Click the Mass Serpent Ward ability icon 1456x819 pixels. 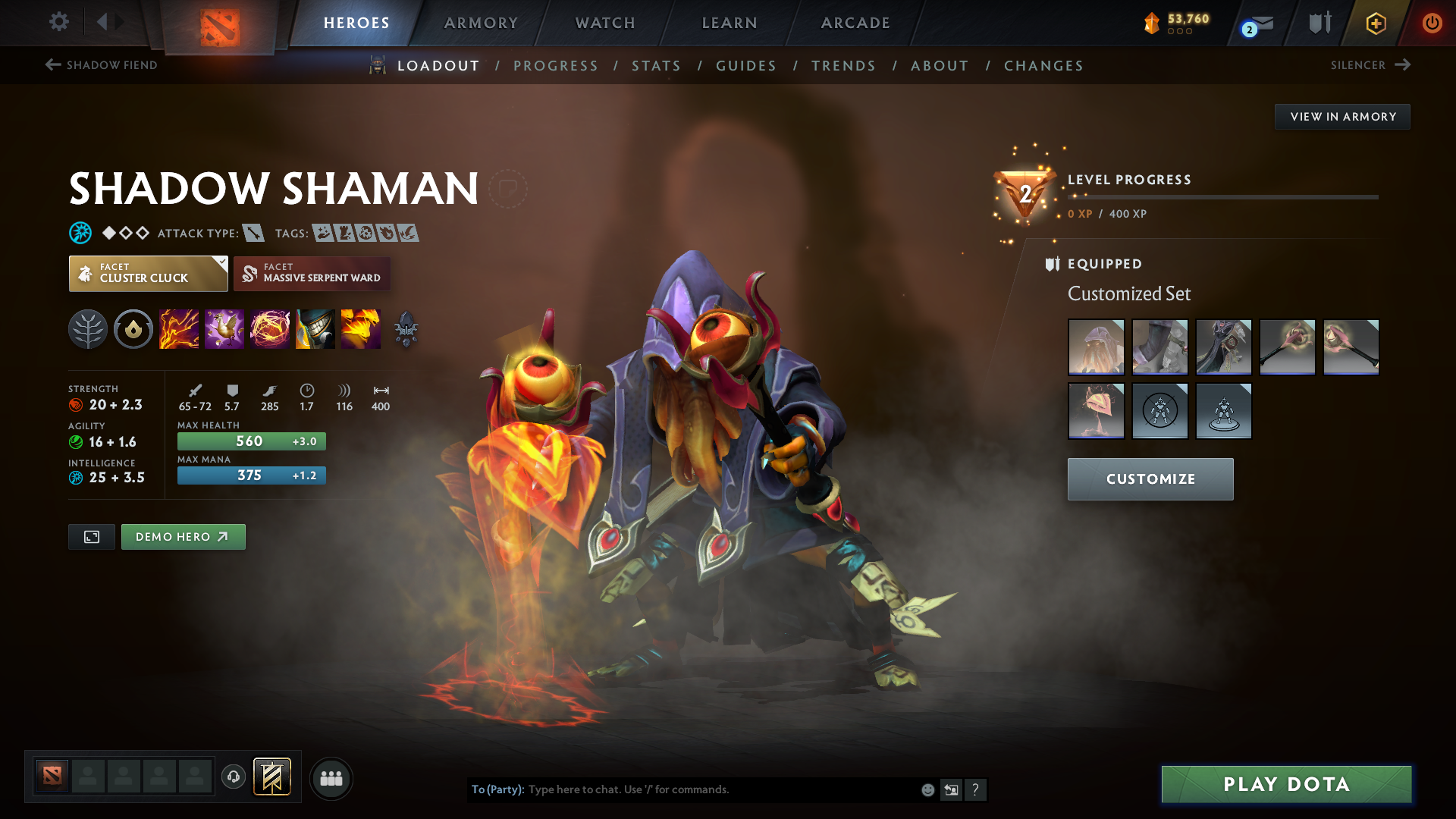[361, 328]
